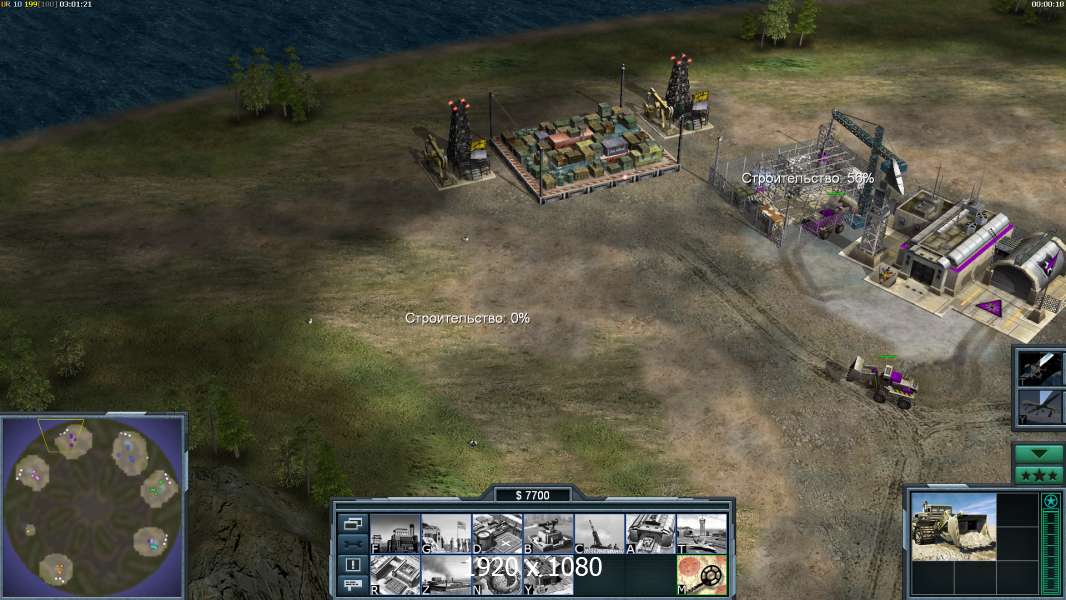
Task: Choose the build icon marked Z
Action: tap(446, 575)
